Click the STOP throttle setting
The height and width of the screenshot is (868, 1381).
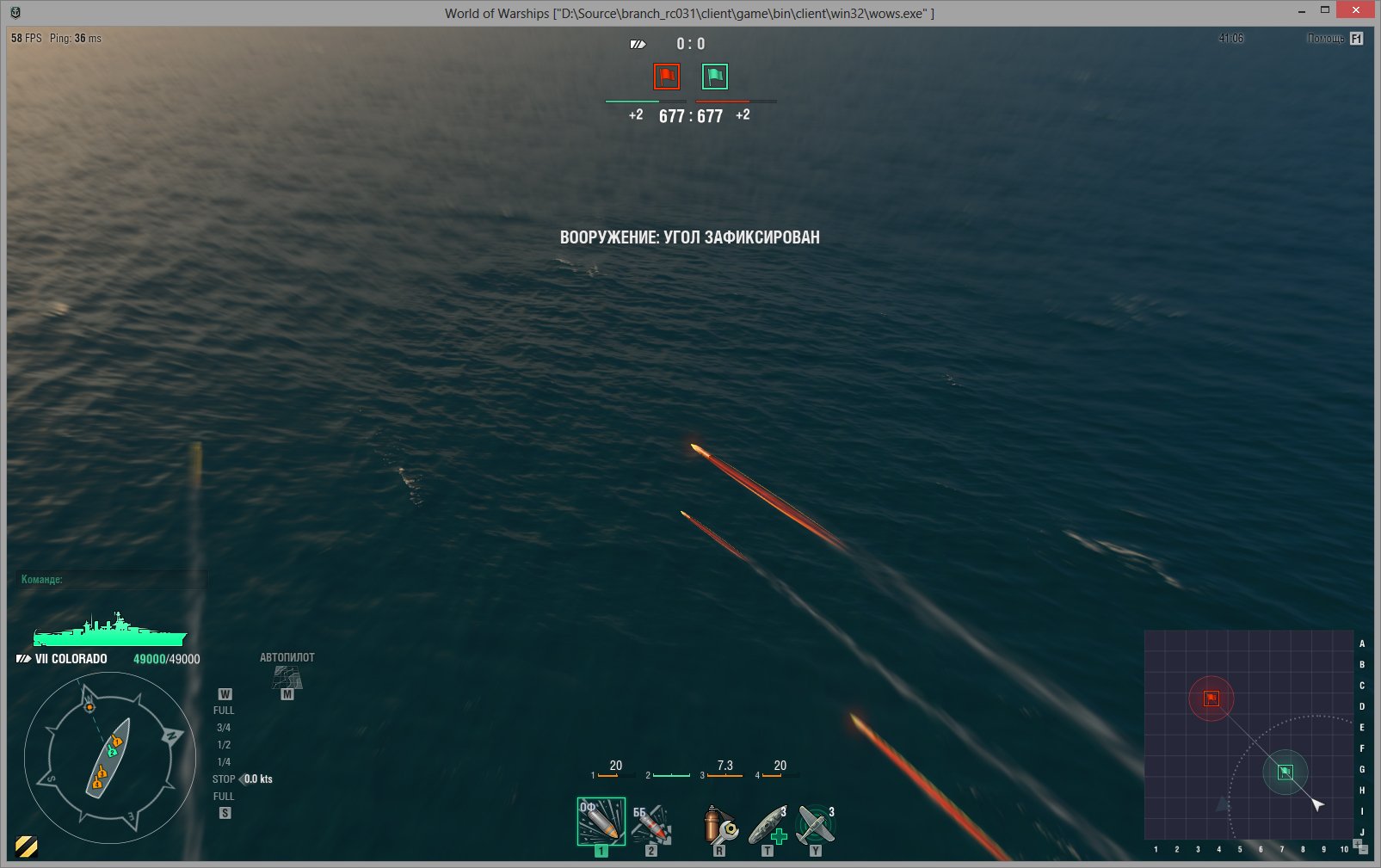(224, 779)
